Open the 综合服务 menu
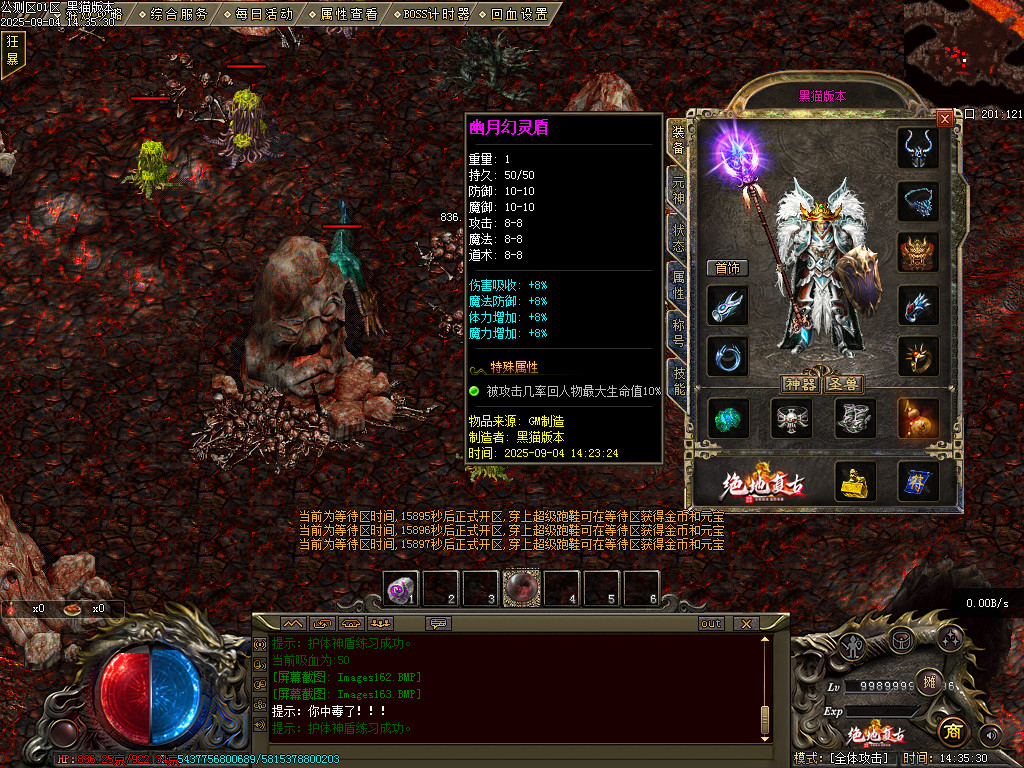 179,14
